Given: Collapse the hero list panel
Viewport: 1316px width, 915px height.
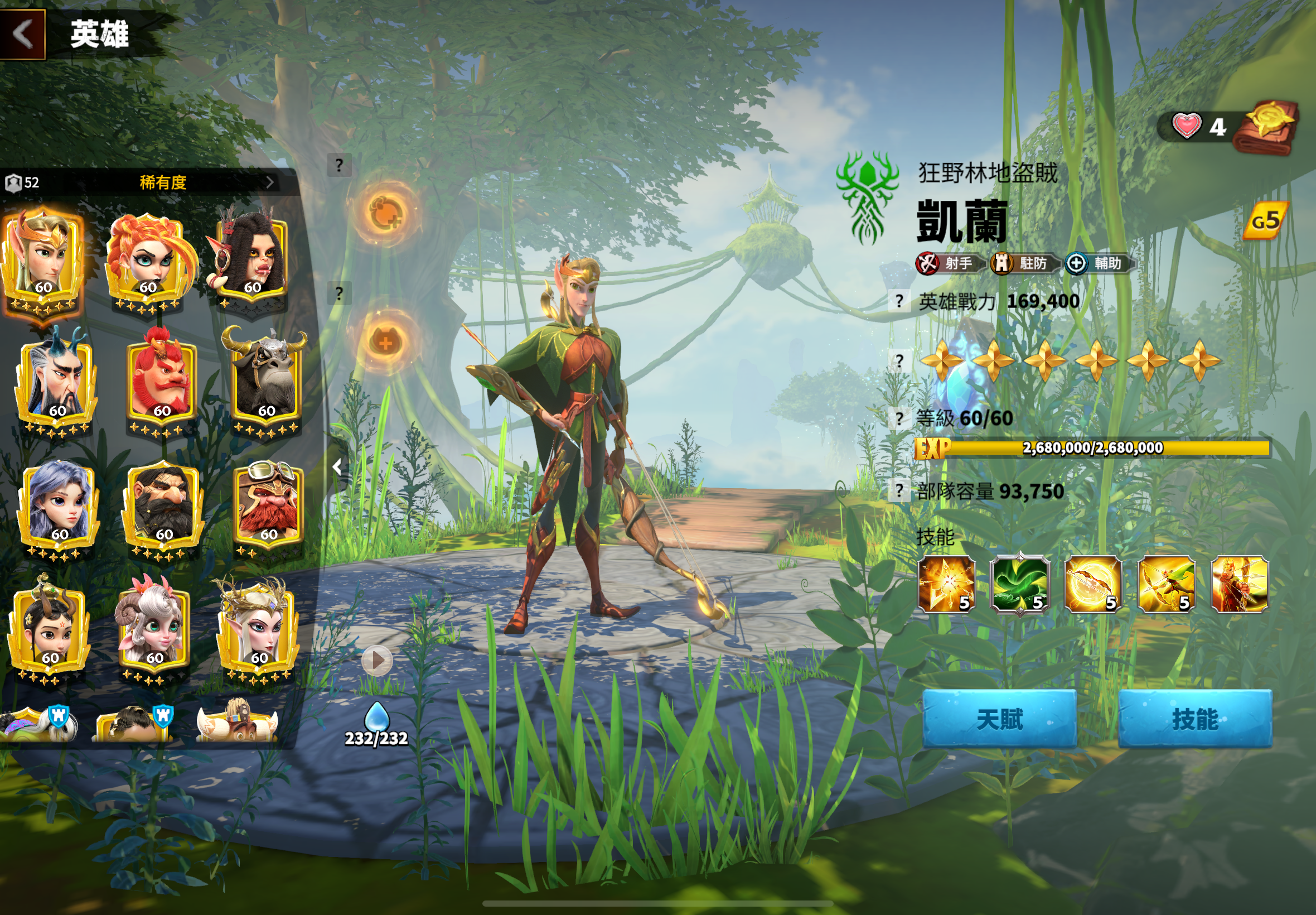Looking at the screenshot, I should pyautogui.click(x=338, y=467).
